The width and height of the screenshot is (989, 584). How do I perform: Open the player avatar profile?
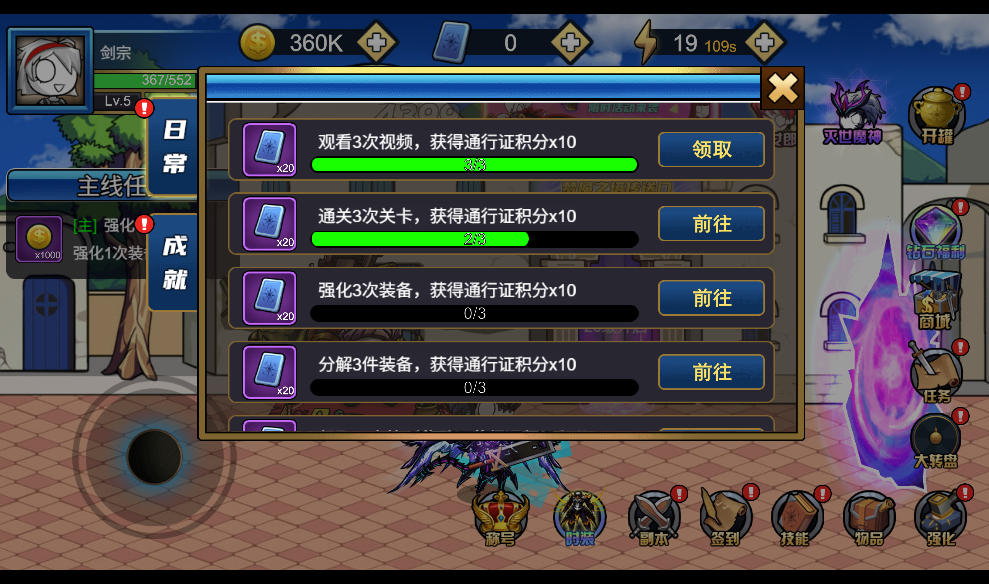click(50, 70)
